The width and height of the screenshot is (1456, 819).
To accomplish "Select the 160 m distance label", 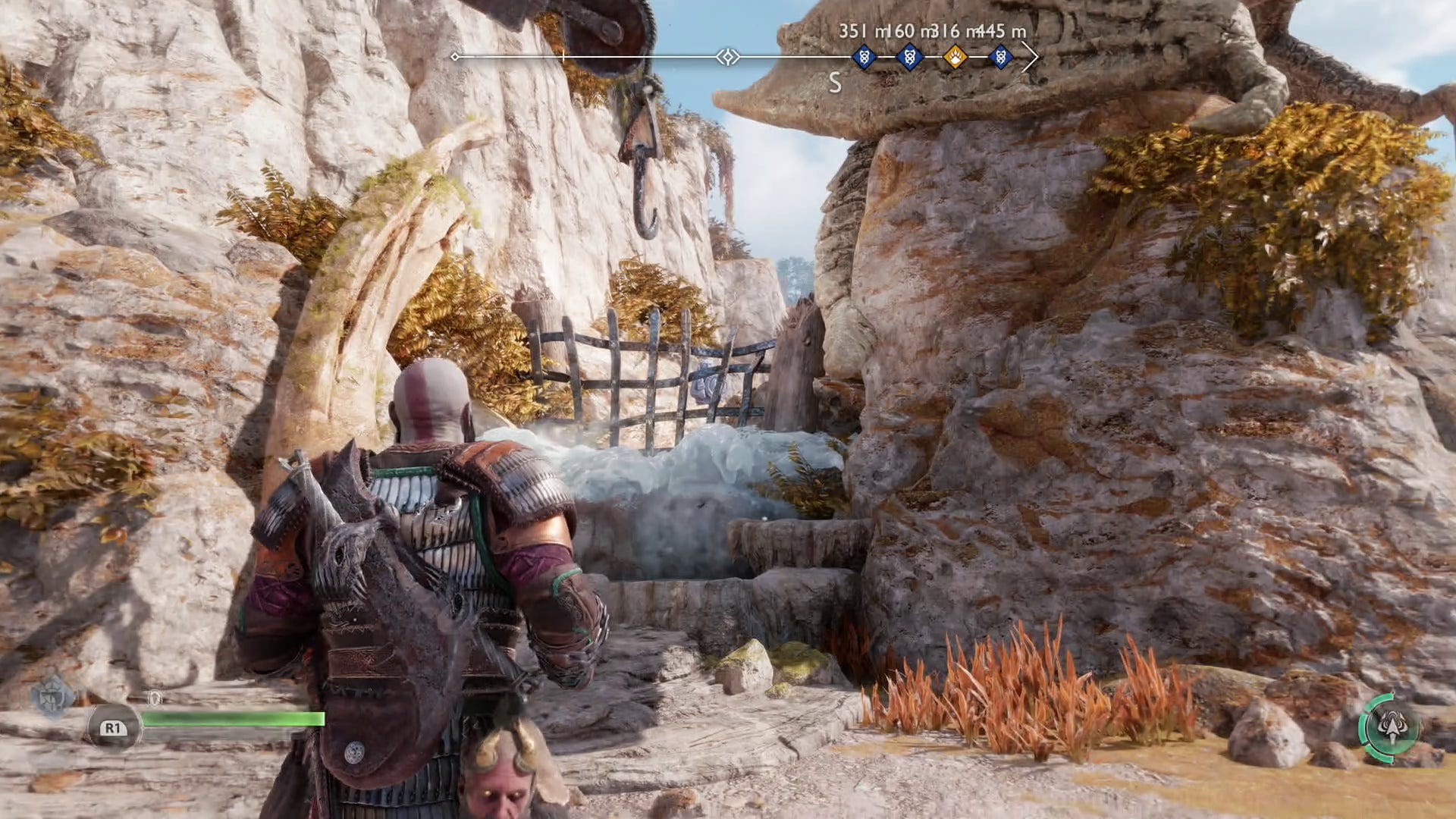I will click(x=909, y=32).
